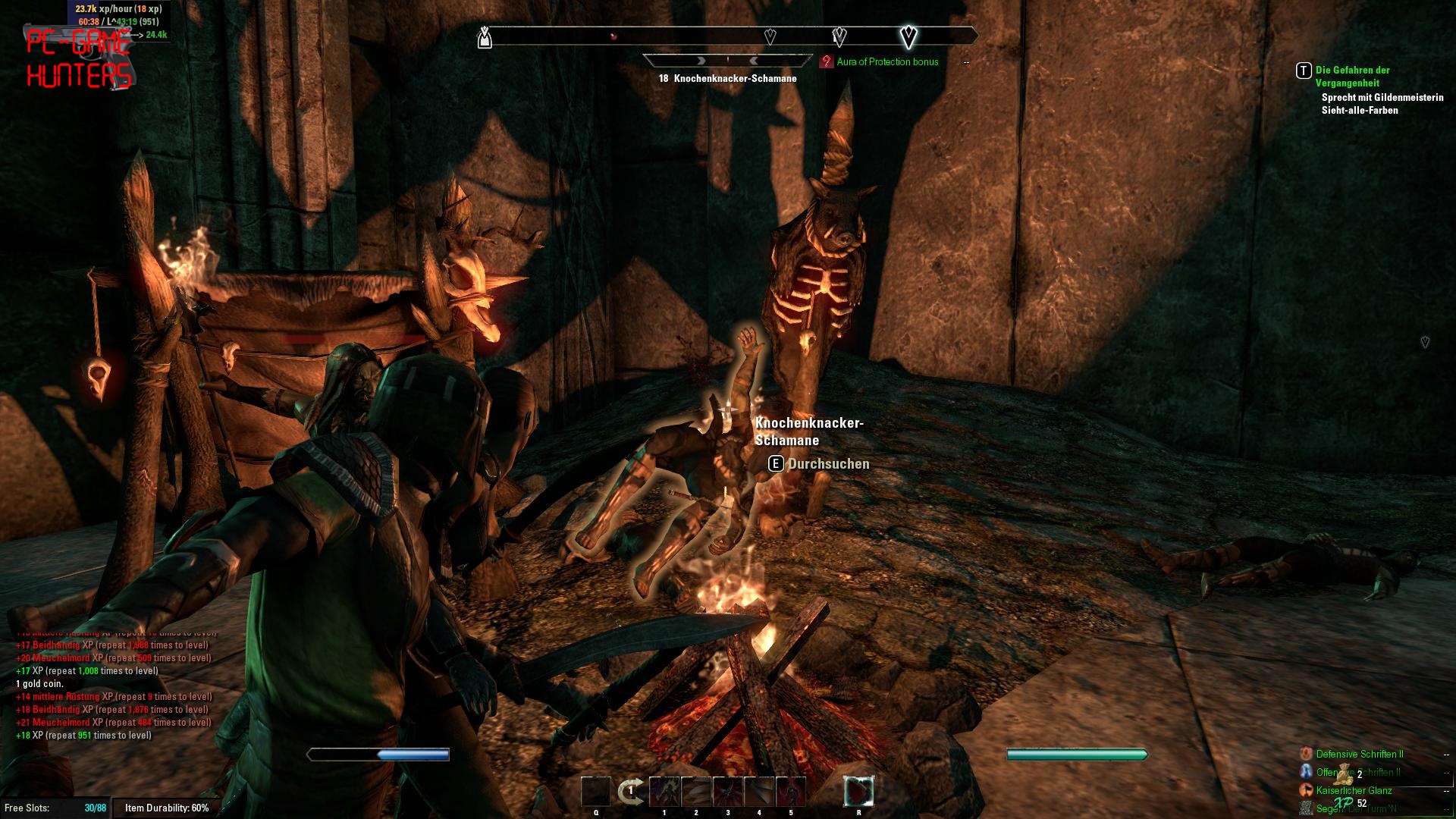
Task: Activate the red figure ability in slot 5
Action: coord(791,792)
